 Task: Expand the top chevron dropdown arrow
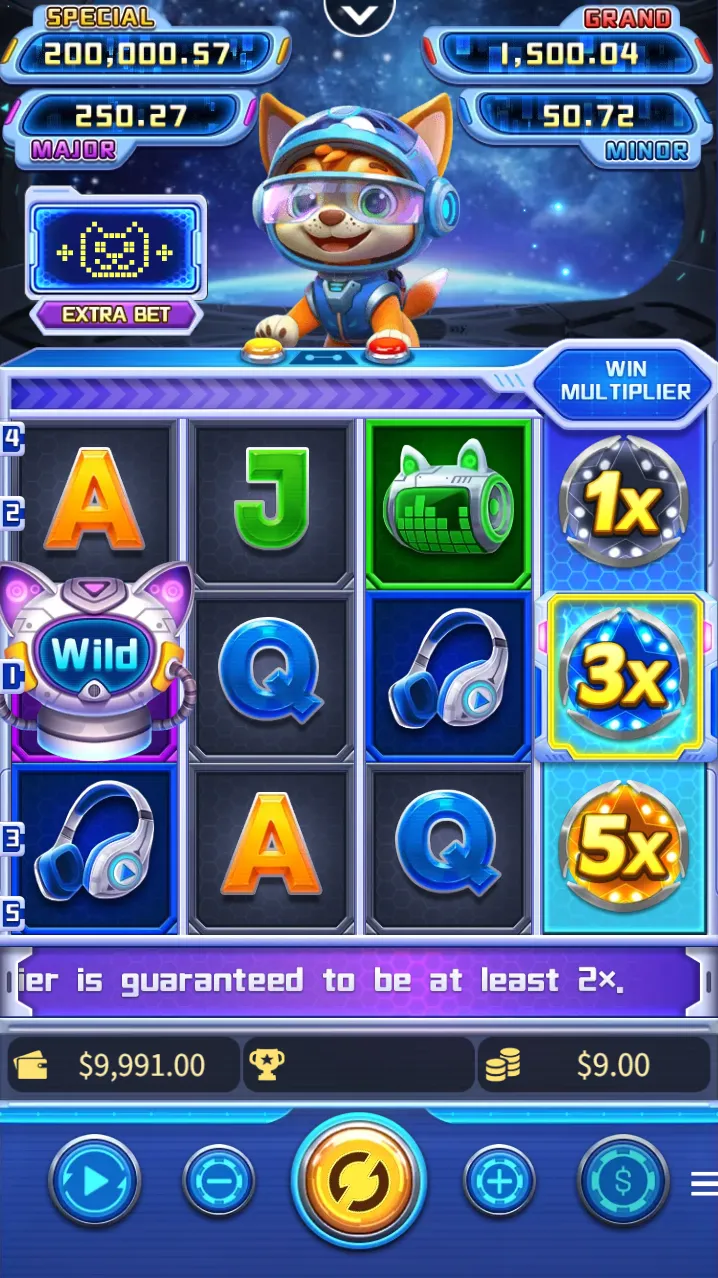pos(360,14)
